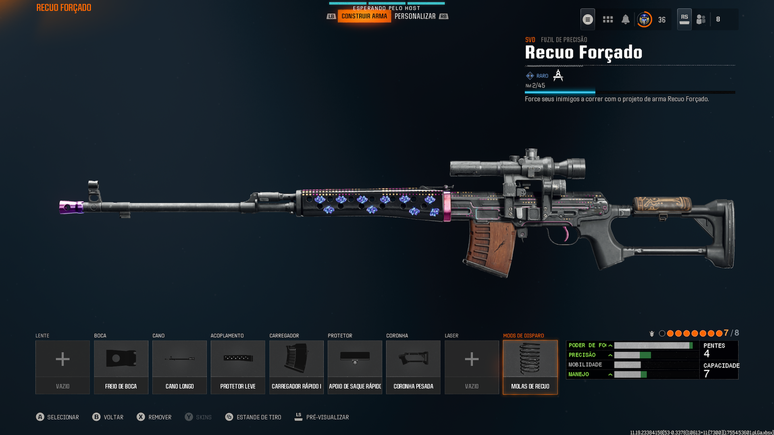Select the Molas de Recuo fire mod slot

[530, 366]
